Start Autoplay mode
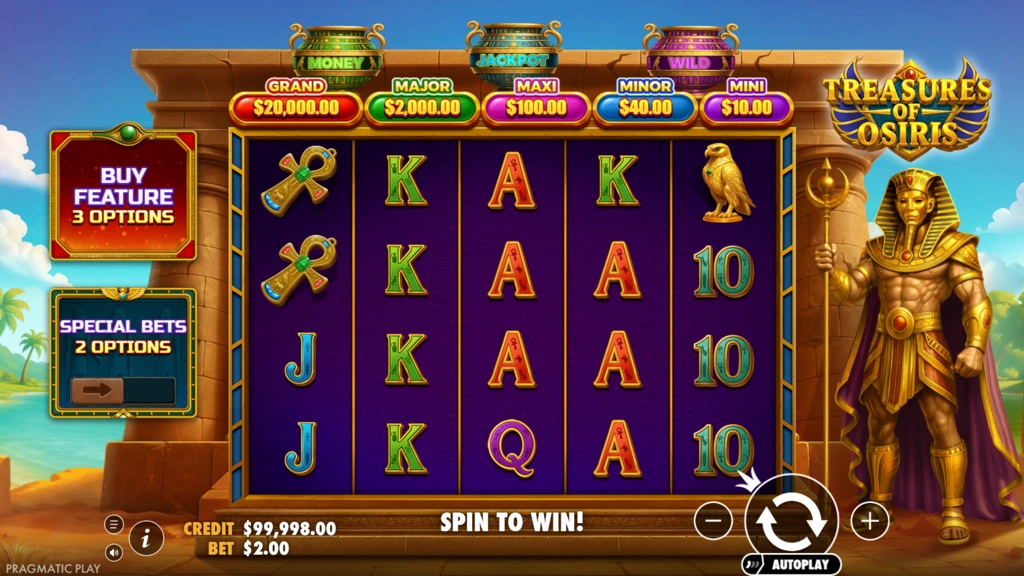 [x=791, y=564]
